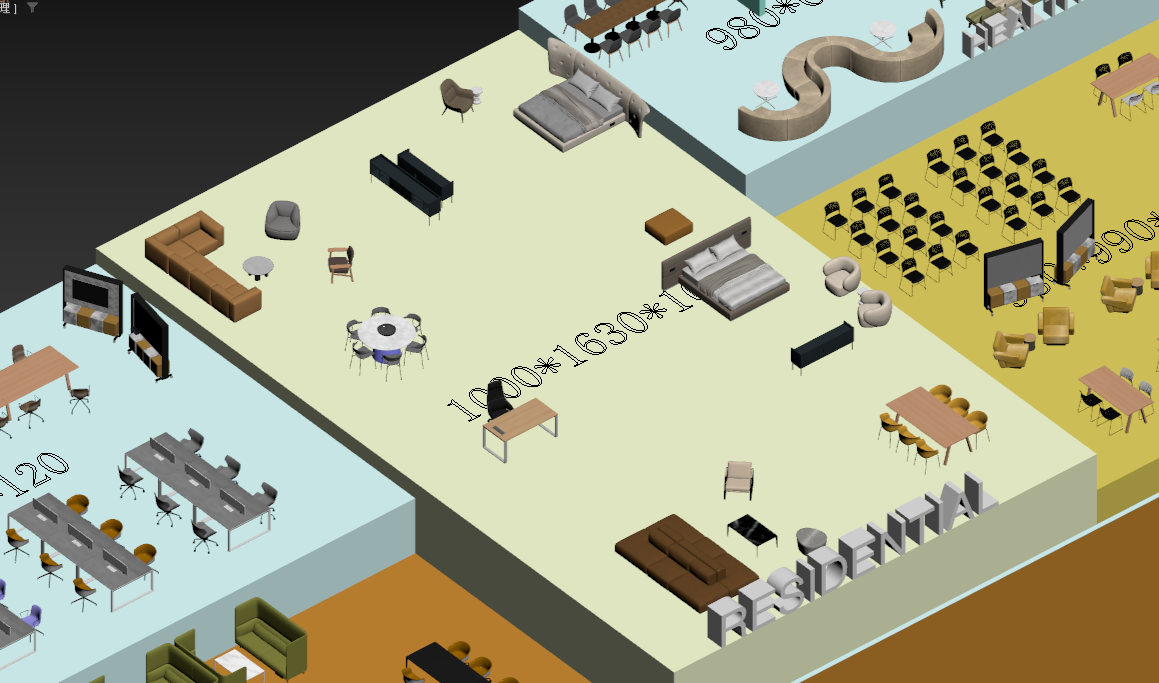Open the viewport funnel filter icon
This screenshot has width=1159, height=683.
click(x=32, y=7)
